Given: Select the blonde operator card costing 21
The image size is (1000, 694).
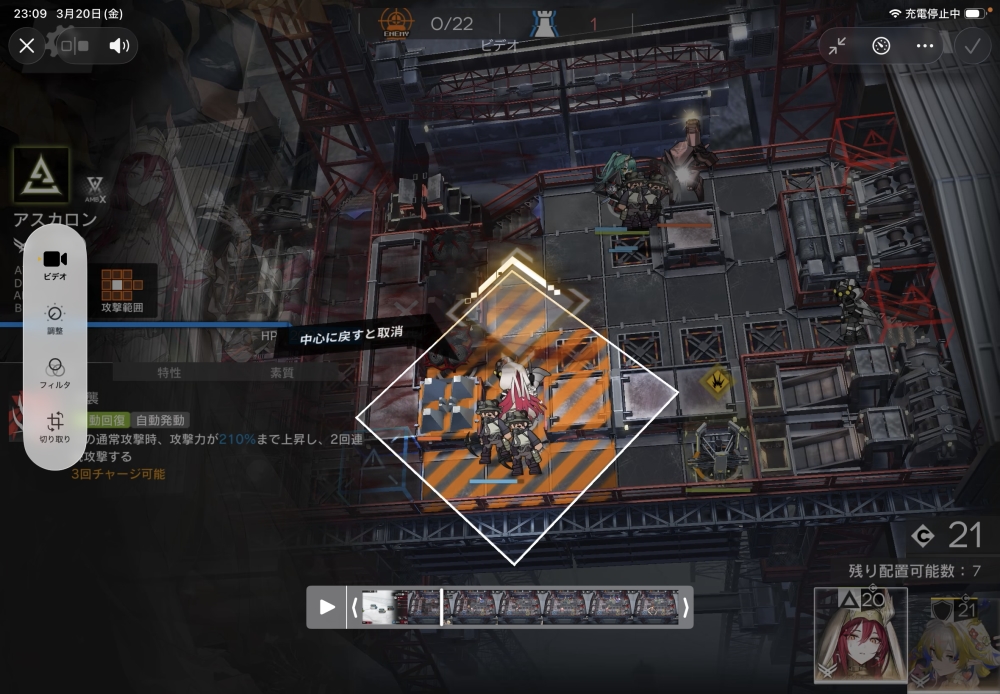Looking at the screenshot, I should (955, 642).
